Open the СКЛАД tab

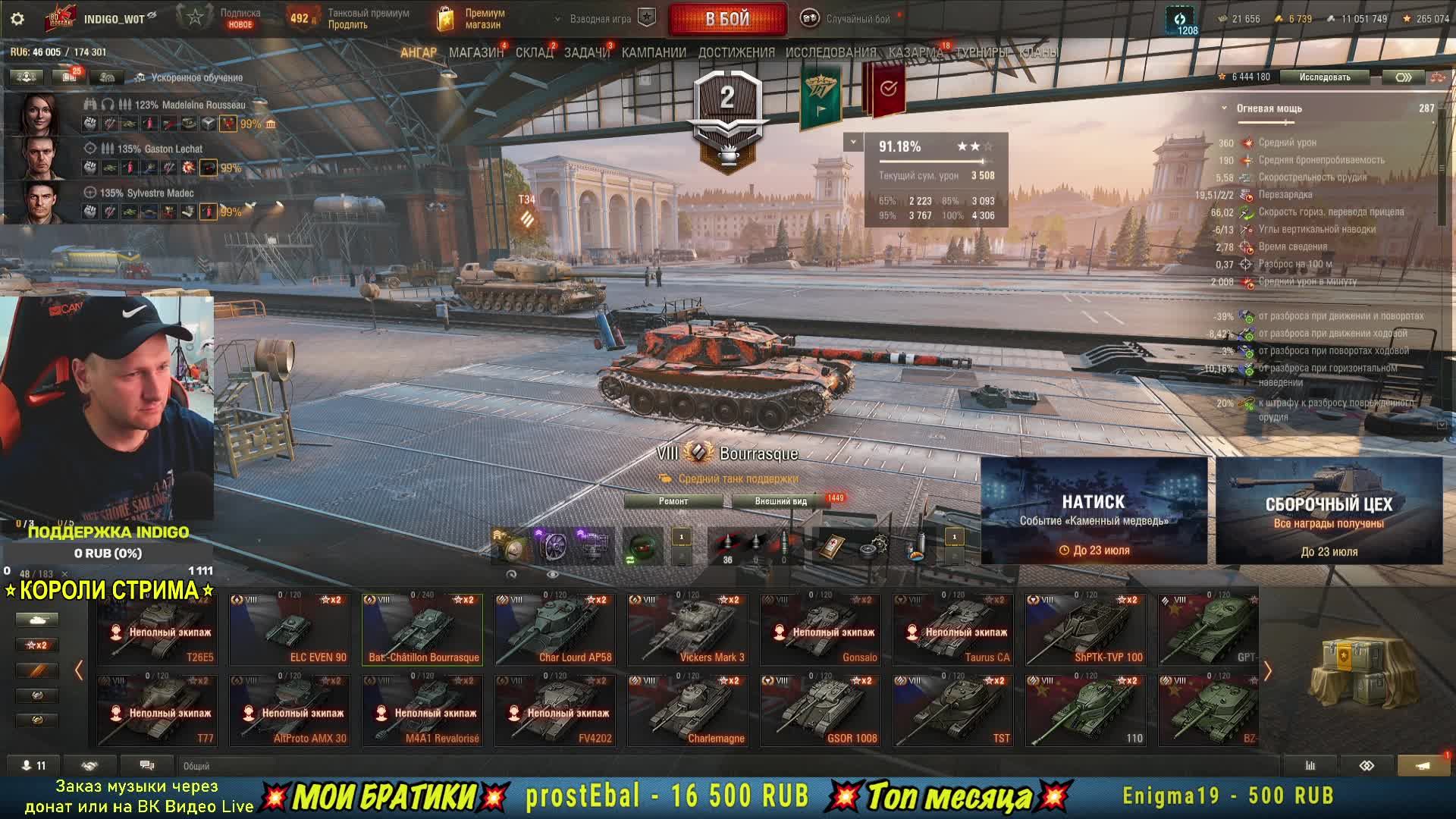click(534, 52)
